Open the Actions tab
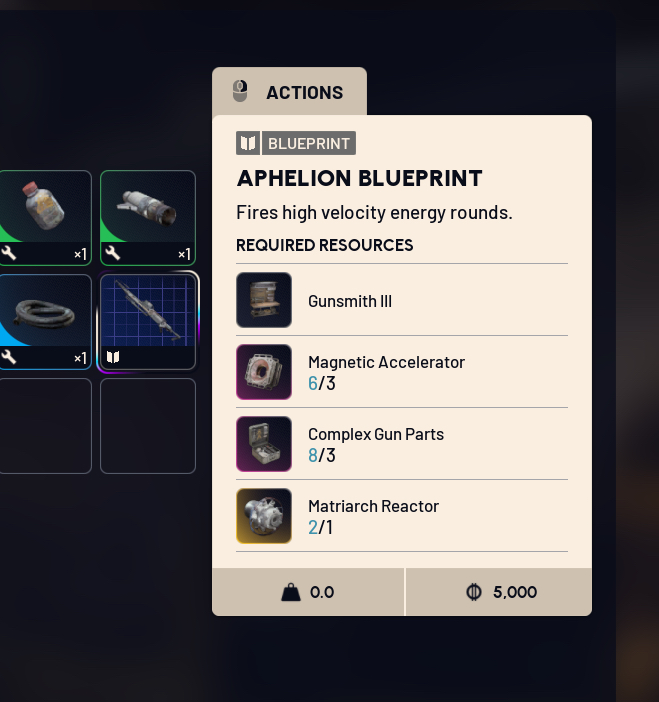 289,92
